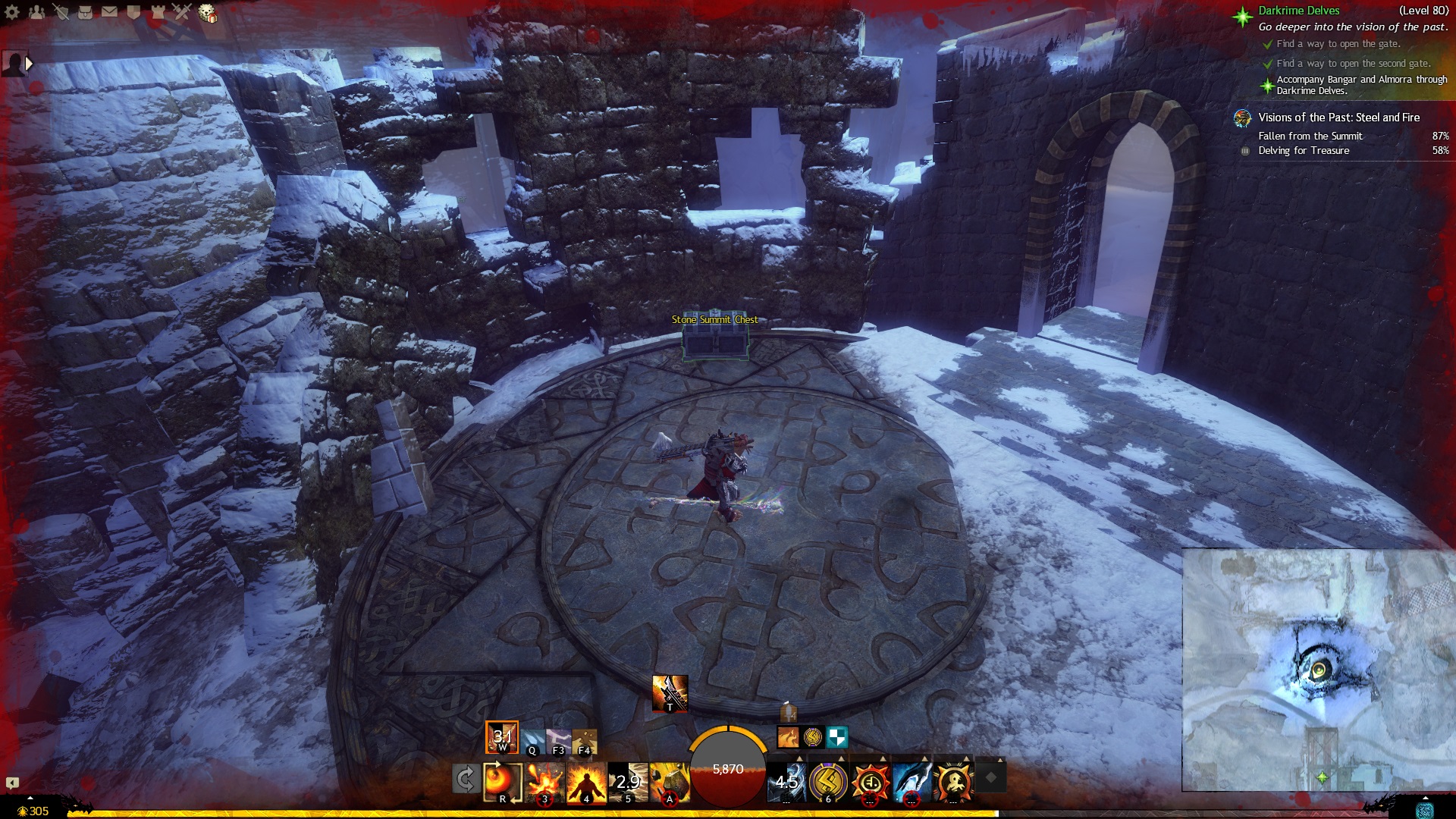Select the Visions of the Past achievement tracker
This screenshot has height=819, width=1456.
click(x=1338, y=118)
